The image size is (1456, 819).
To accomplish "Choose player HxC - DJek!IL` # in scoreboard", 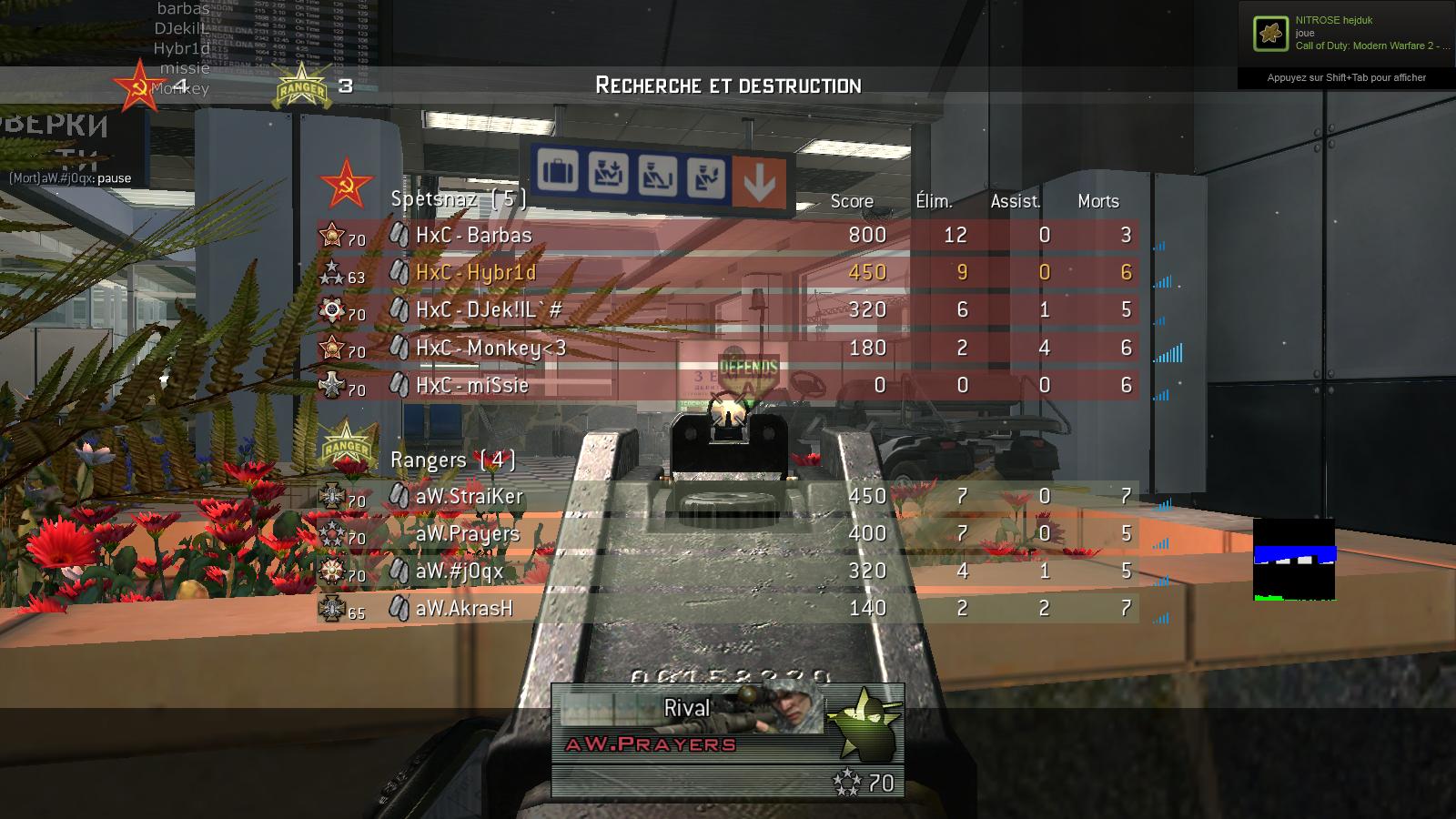I will pos(728,310).
